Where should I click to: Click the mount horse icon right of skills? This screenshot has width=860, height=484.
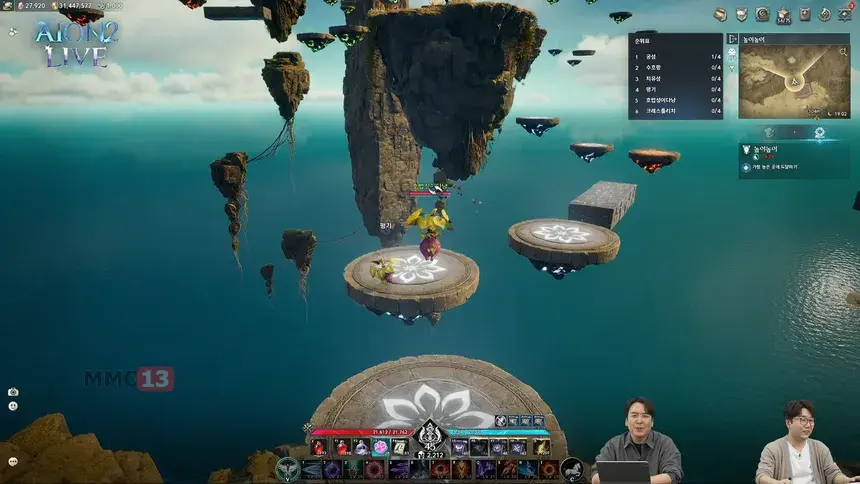(x=572, y=469)
